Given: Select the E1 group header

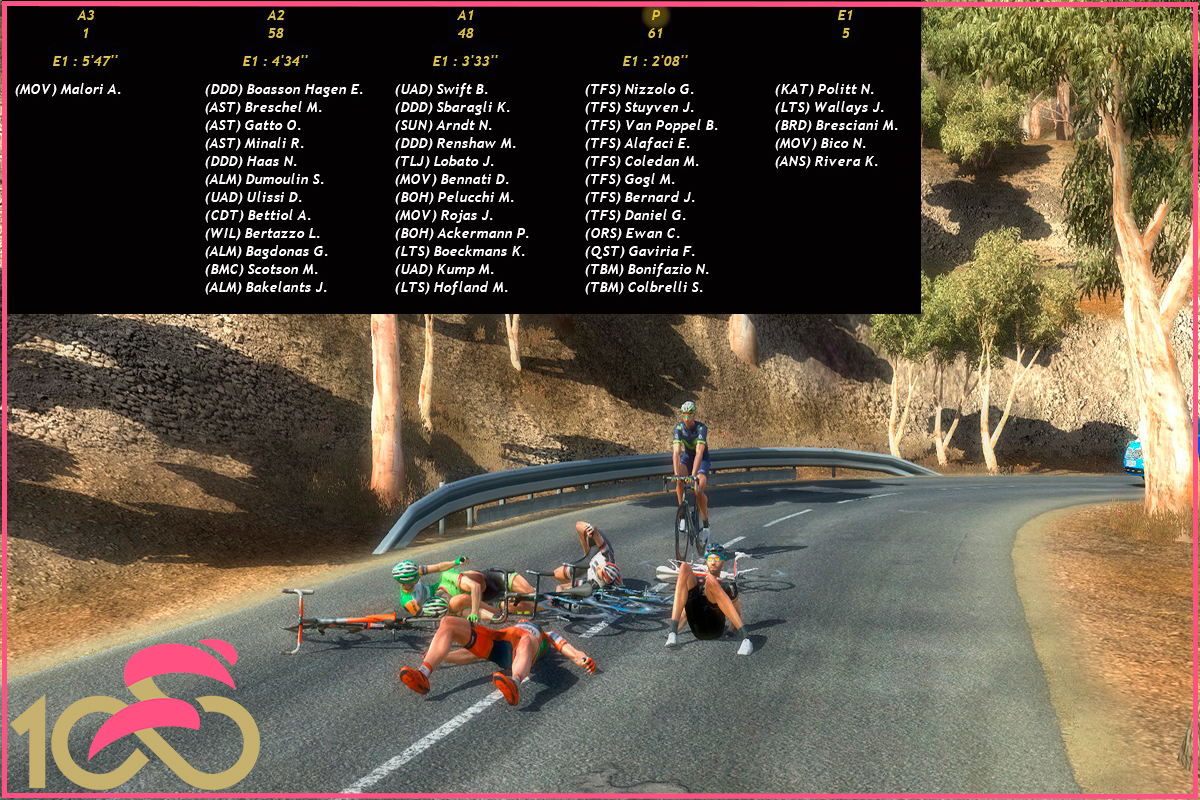Looking at the screenshot, I should tap(845, 16).
